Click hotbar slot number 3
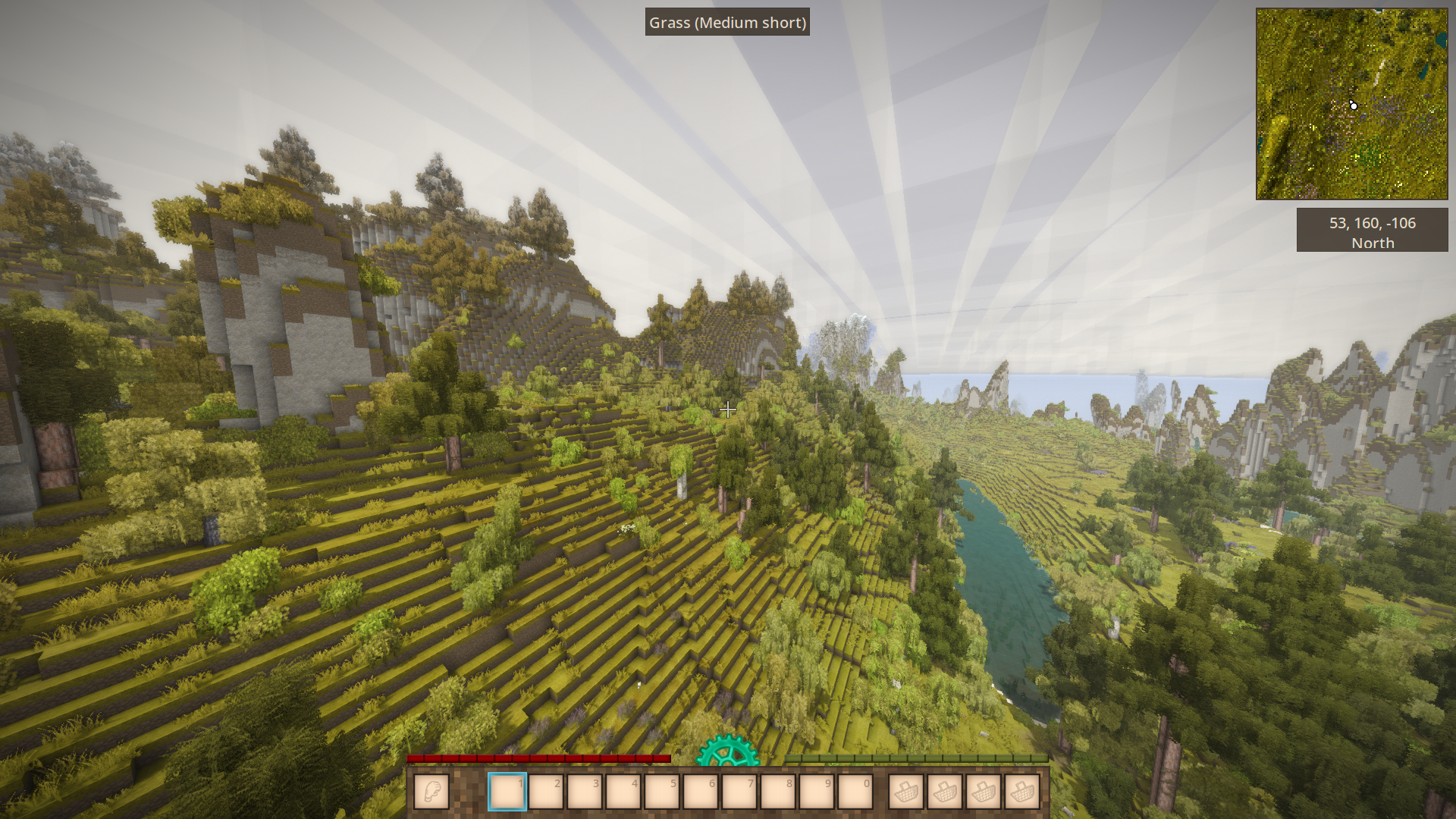 [x=585, y=792]
